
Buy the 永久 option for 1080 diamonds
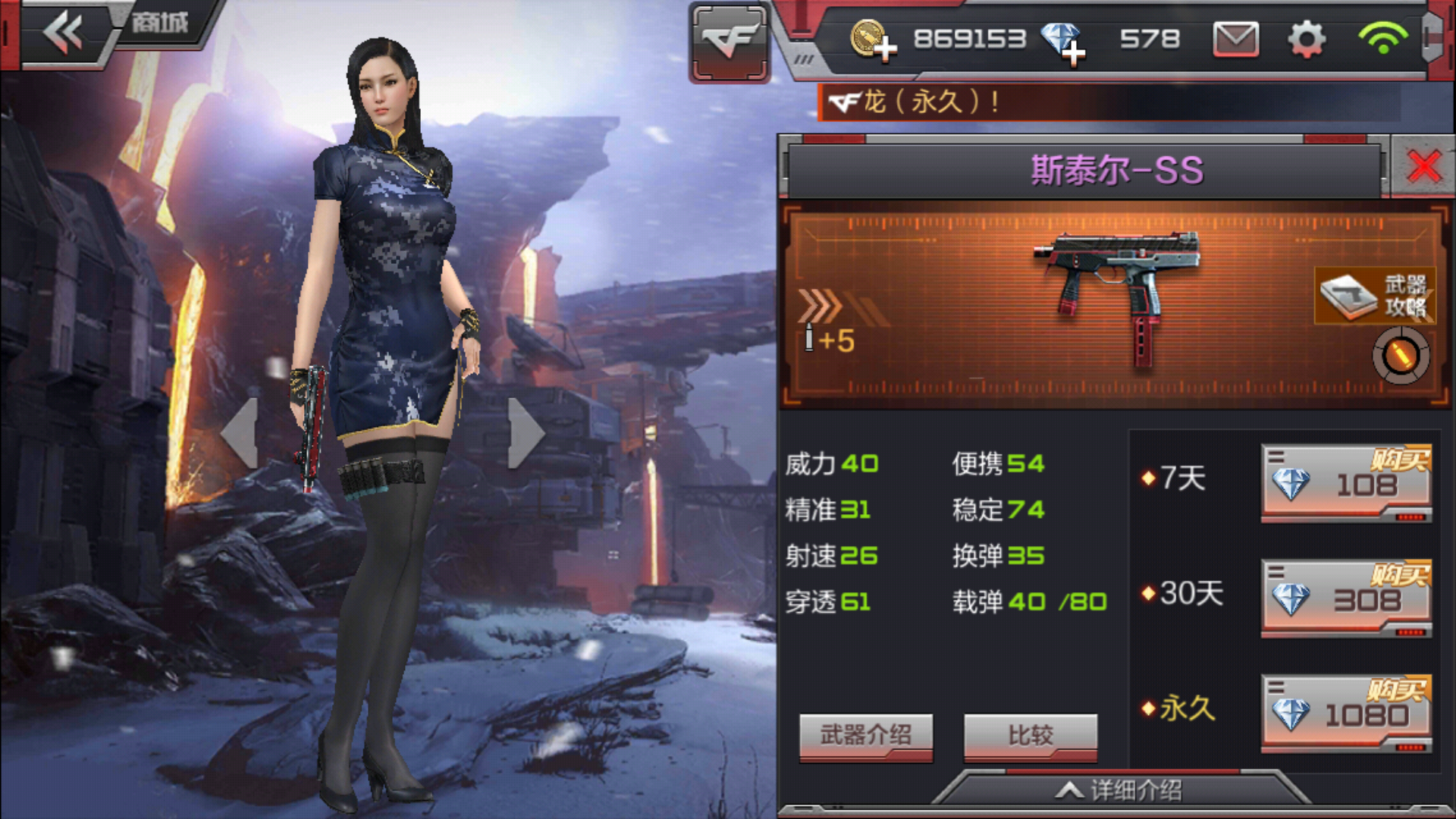[x=1346, y=714]
